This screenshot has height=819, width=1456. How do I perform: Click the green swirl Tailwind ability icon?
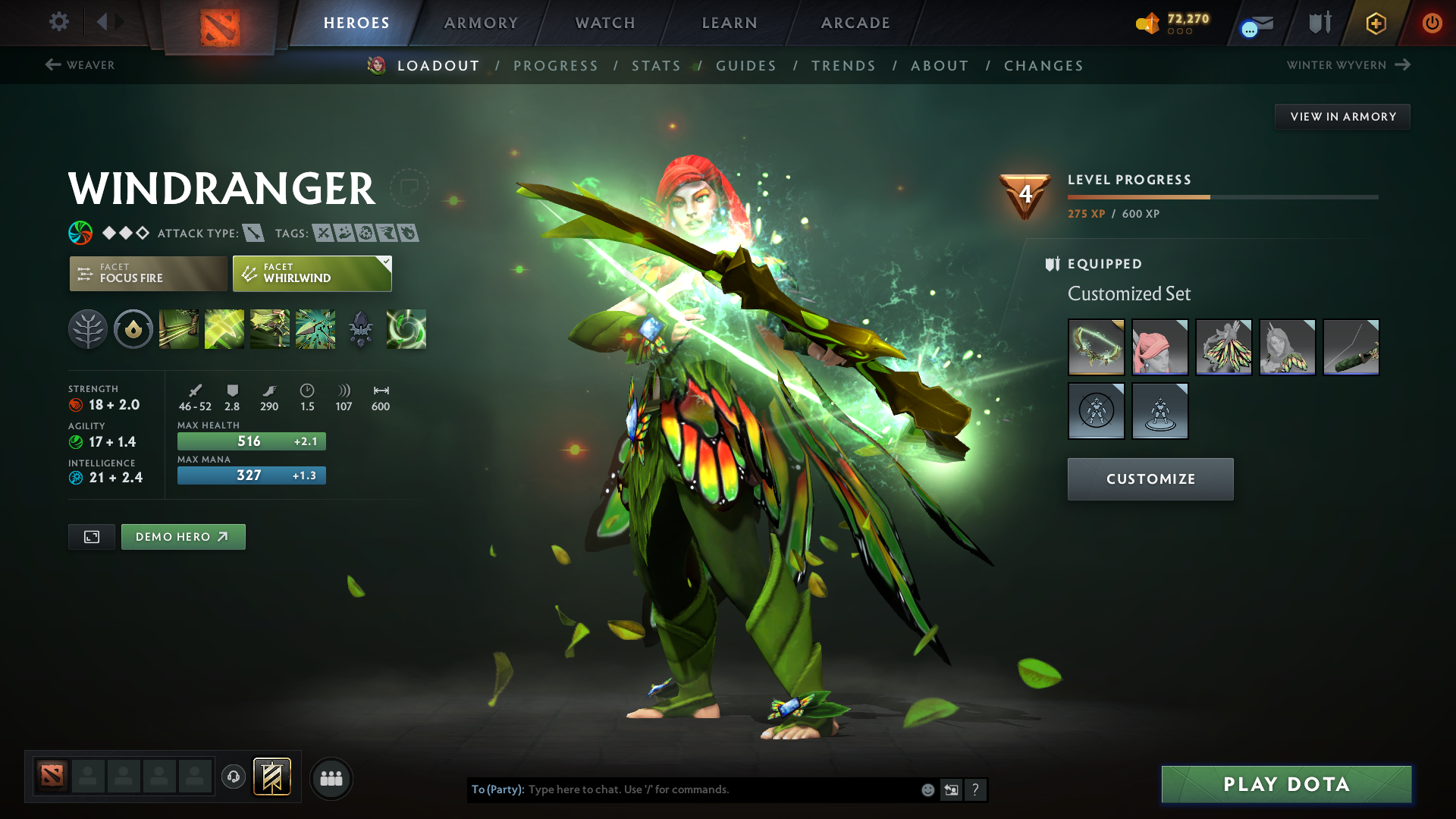(406, 329)
